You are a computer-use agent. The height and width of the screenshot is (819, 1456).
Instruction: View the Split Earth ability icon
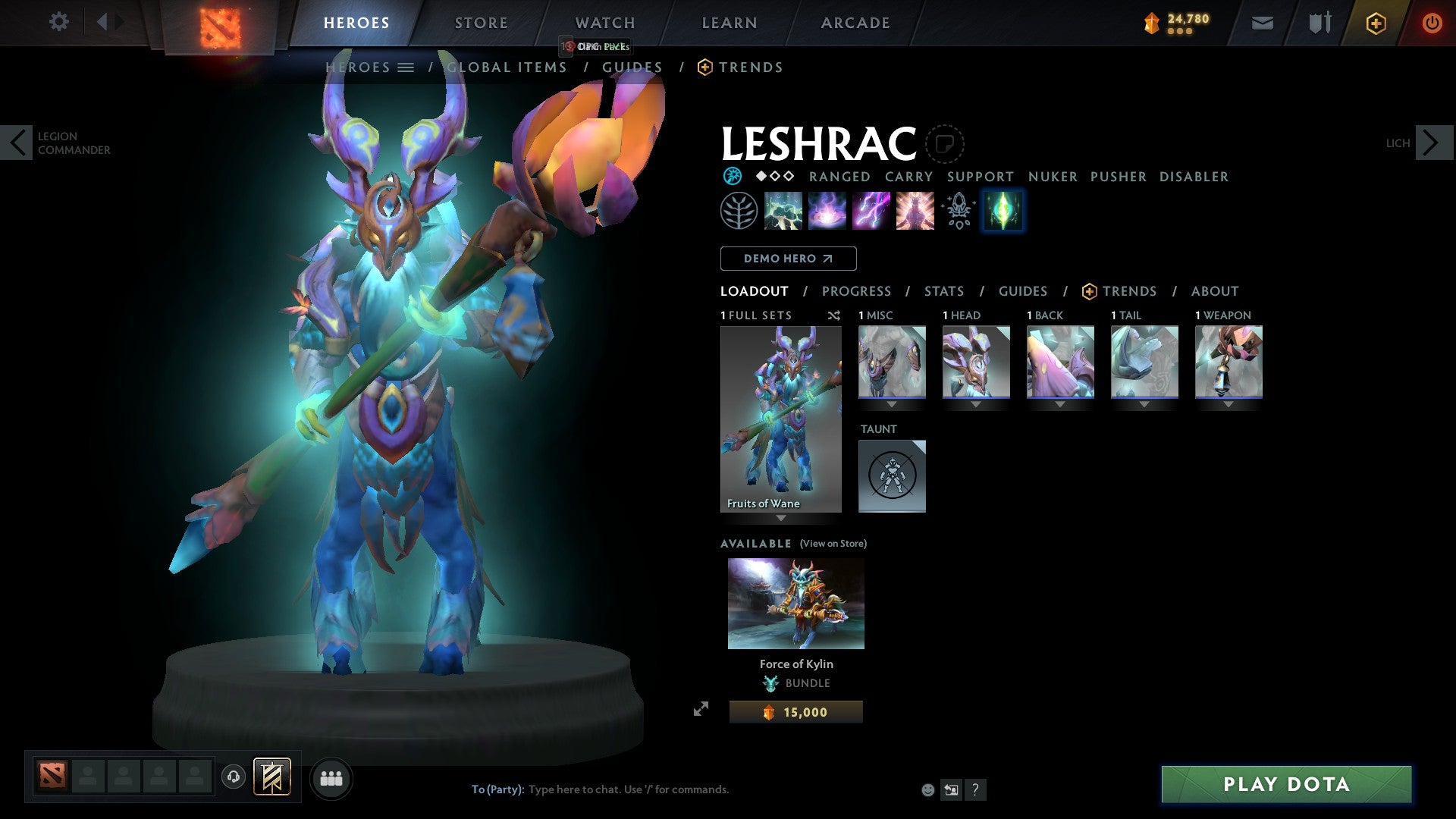pyautogui.click(x=783, y=211)
